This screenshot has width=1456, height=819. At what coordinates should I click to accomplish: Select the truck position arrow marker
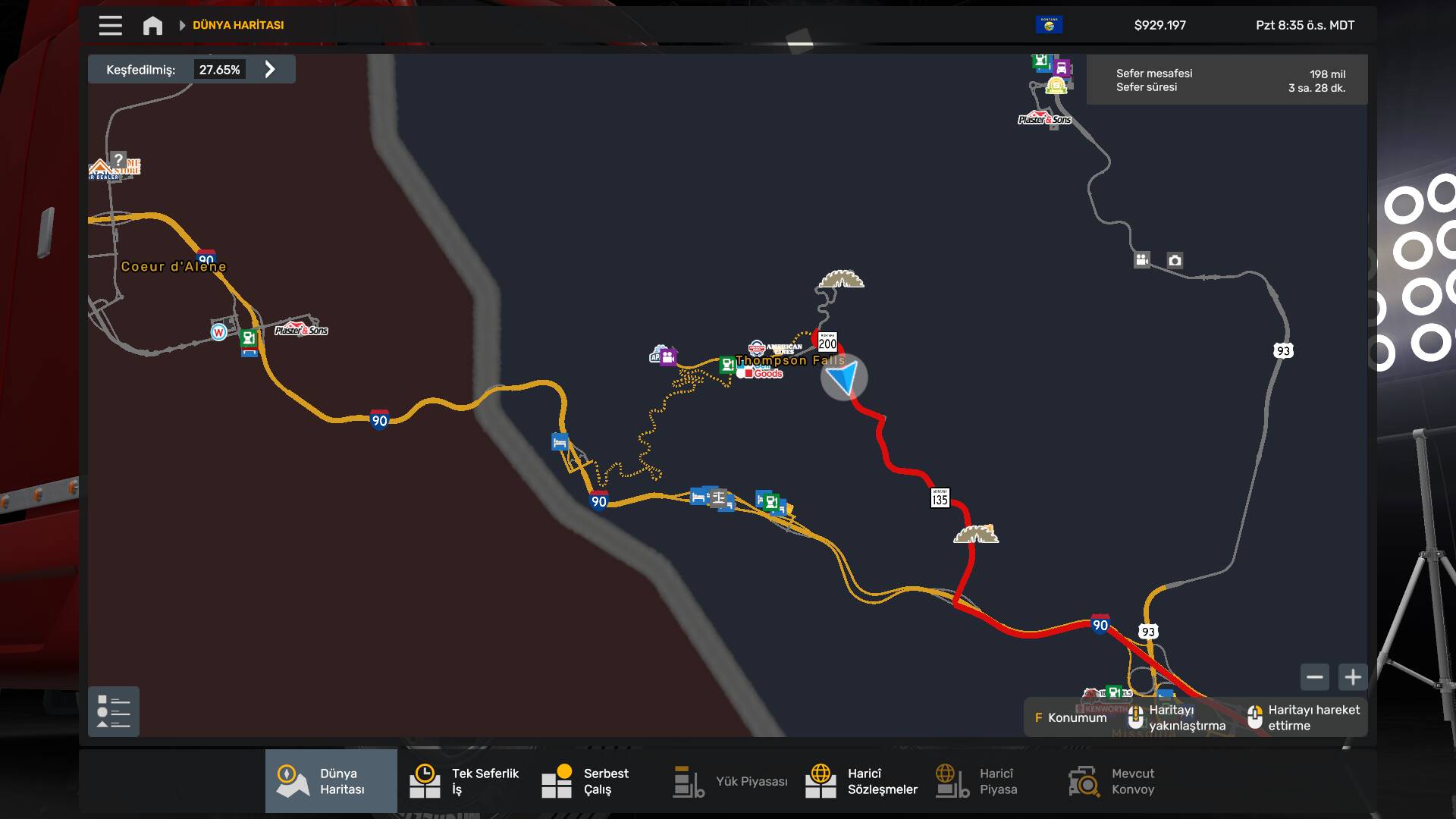pos(843,377)
